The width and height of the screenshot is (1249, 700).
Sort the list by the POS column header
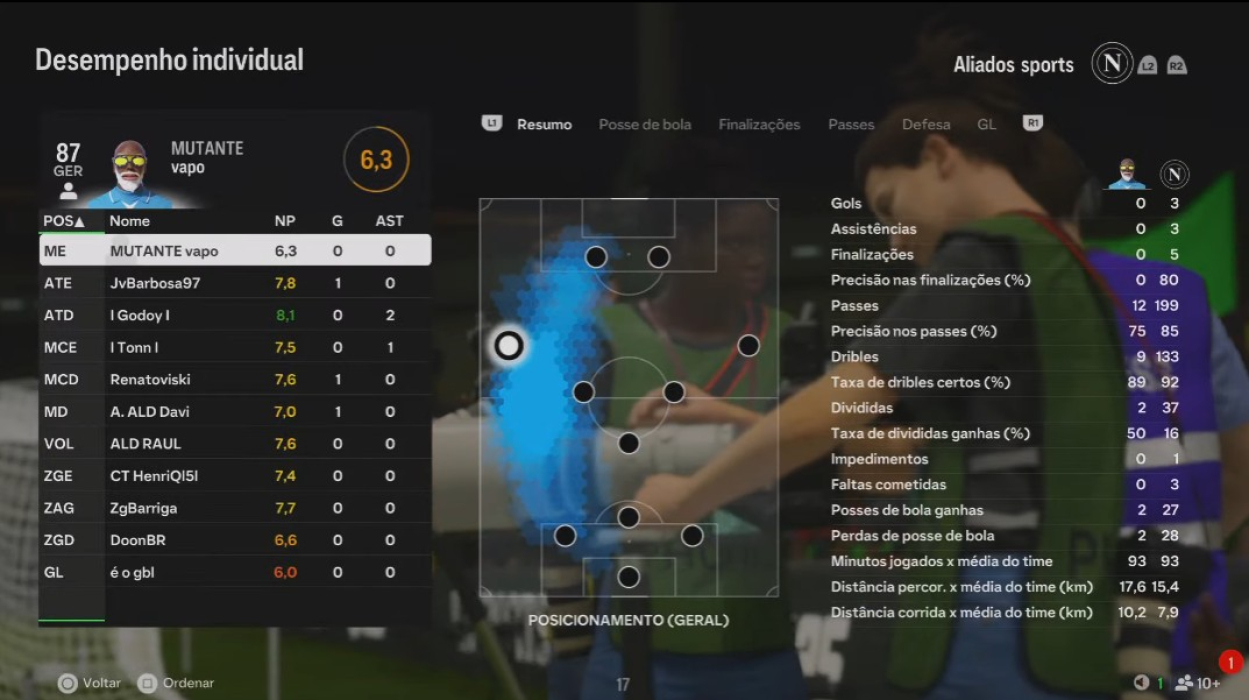click(x=64, y=221)
